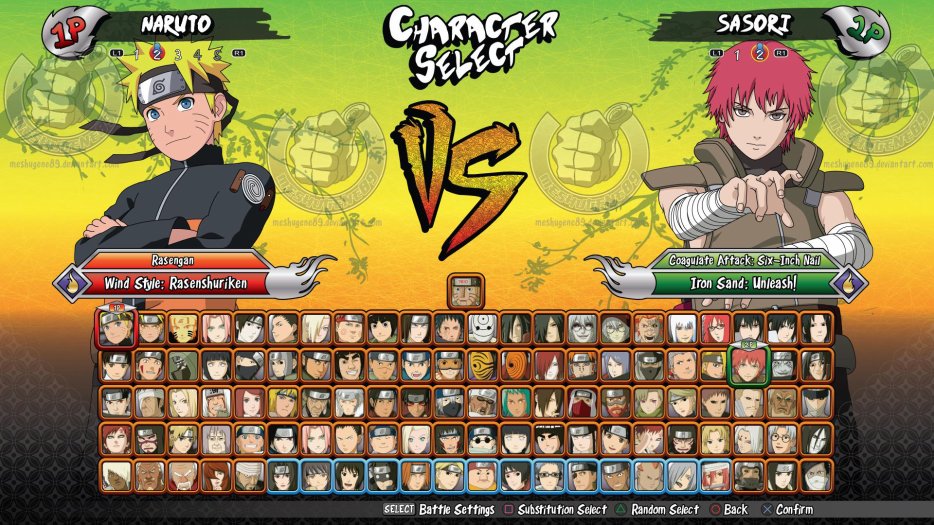
Task: Select the white-masked Tobi portrait
Action: coord(482,327)
